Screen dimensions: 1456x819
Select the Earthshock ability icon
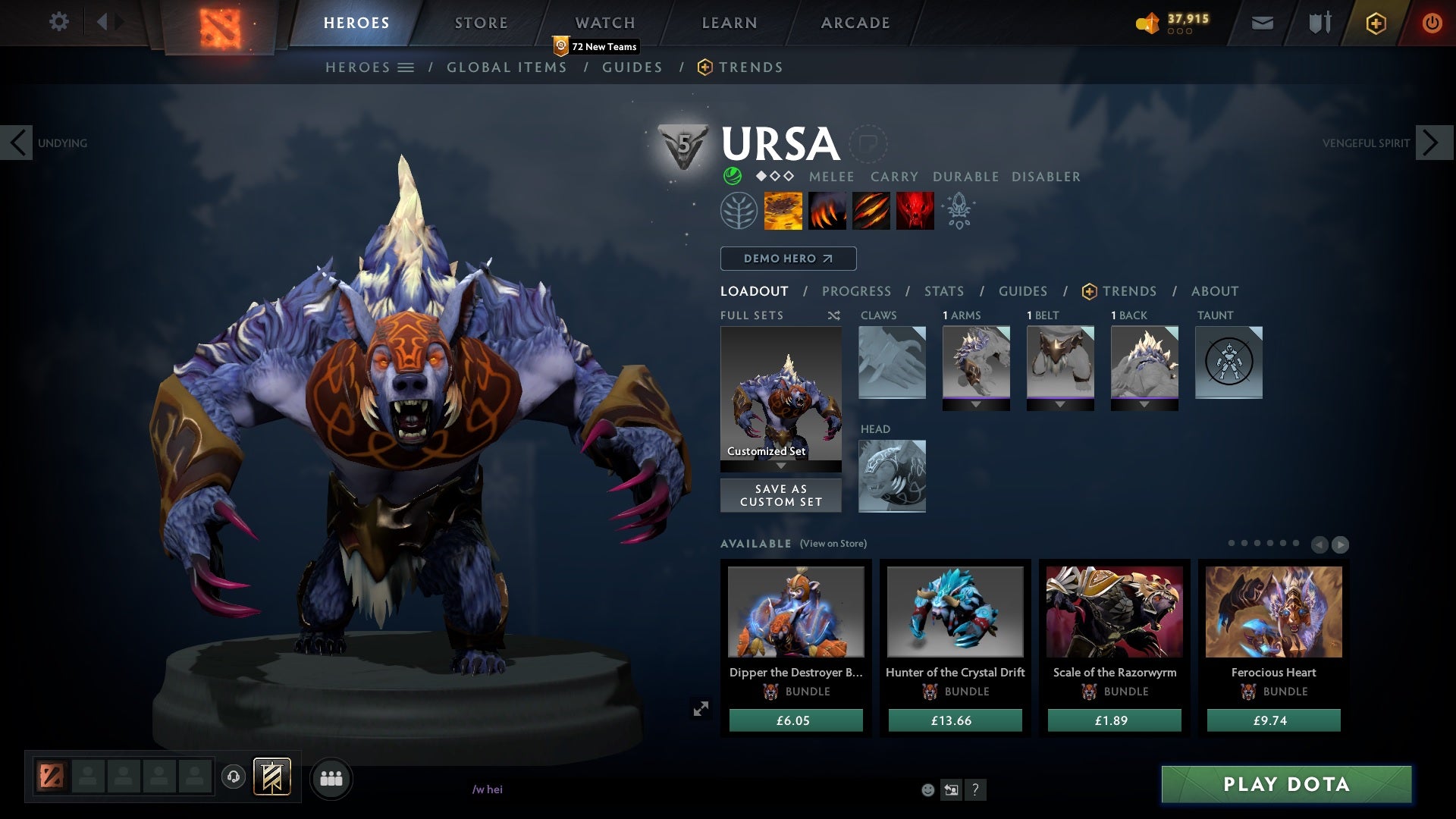click(x=783, y=211)
